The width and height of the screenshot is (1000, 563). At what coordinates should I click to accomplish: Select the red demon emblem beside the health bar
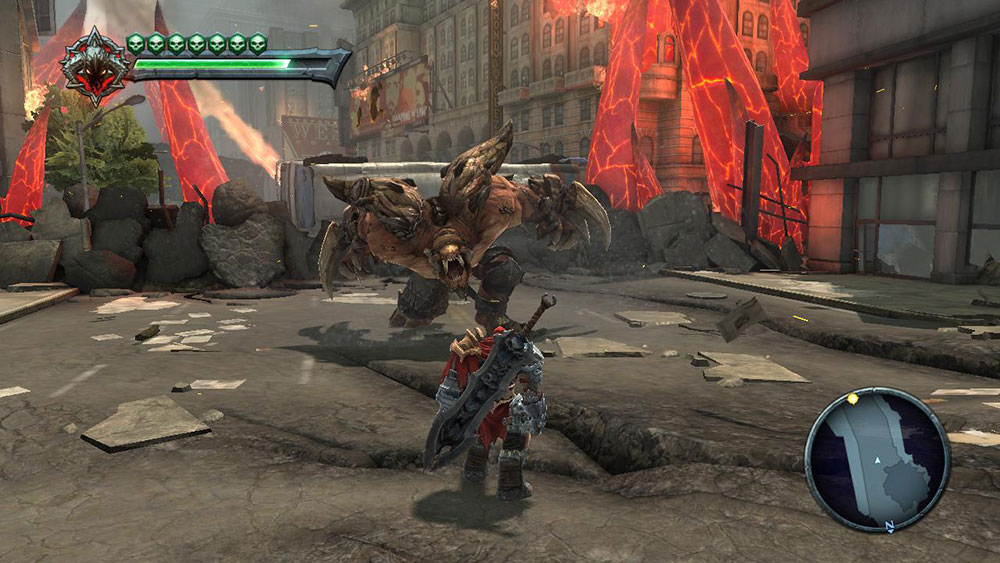pyautogui.click(x=94, y=67)
